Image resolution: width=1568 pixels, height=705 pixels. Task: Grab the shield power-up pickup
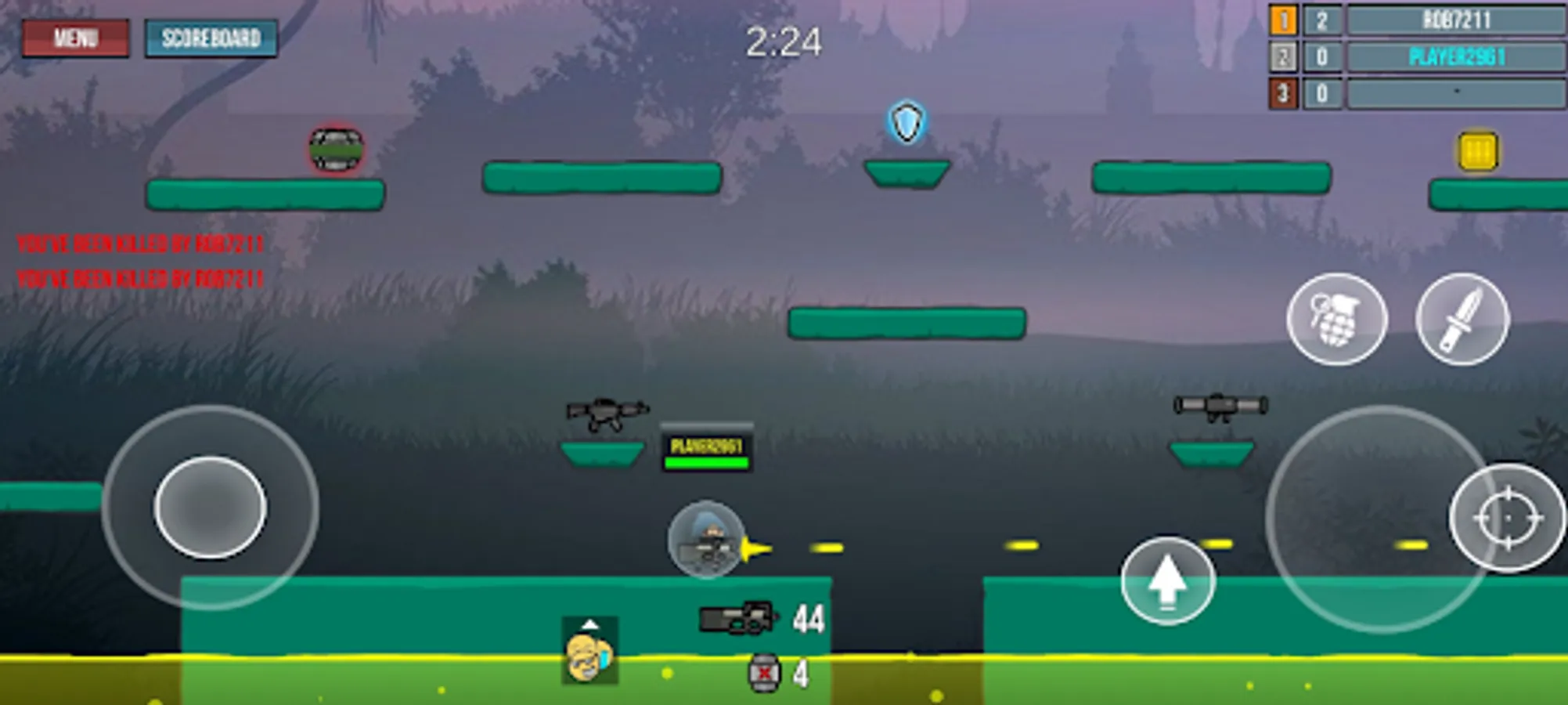tap(905, 121)
